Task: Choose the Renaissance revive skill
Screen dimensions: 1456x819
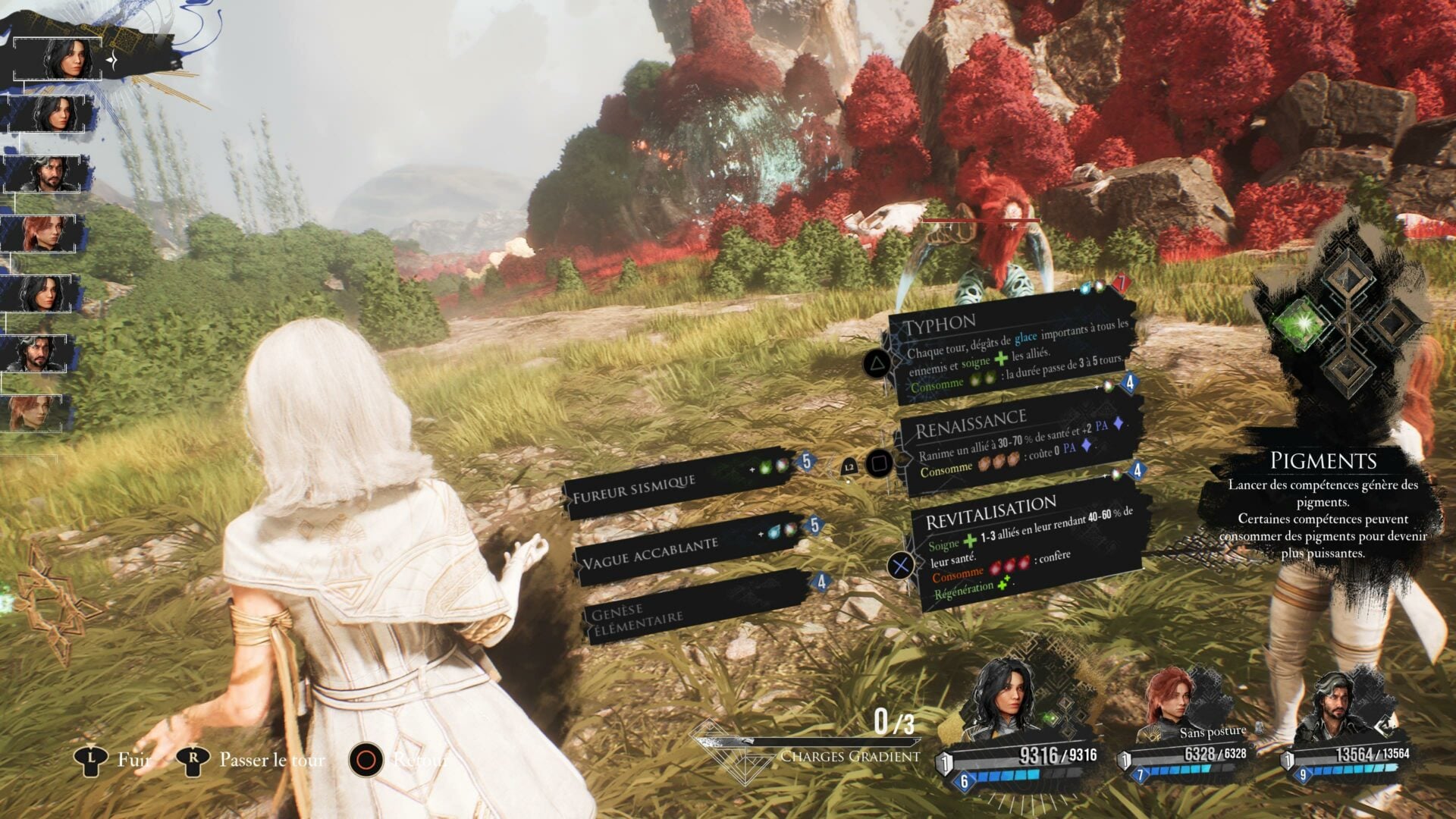Action: pyautogui.click(x=1016, y=445)
